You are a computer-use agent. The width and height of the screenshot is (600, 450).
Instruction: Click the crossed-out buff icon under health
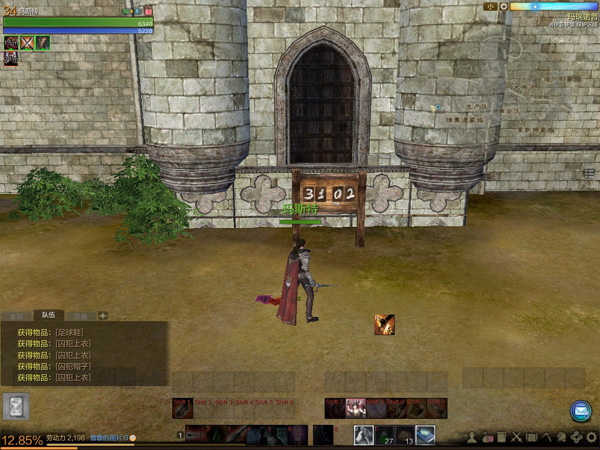coord(27,43)
